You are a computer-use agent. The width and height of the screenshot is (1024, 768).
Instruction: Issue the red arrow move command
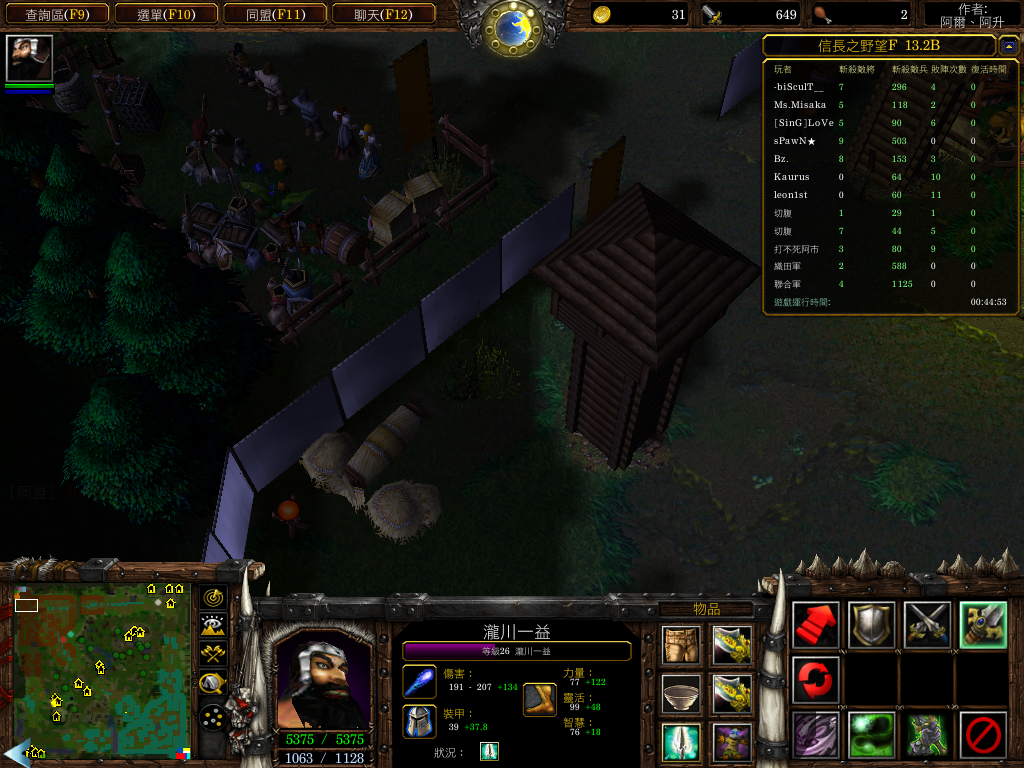pos(815,625)
